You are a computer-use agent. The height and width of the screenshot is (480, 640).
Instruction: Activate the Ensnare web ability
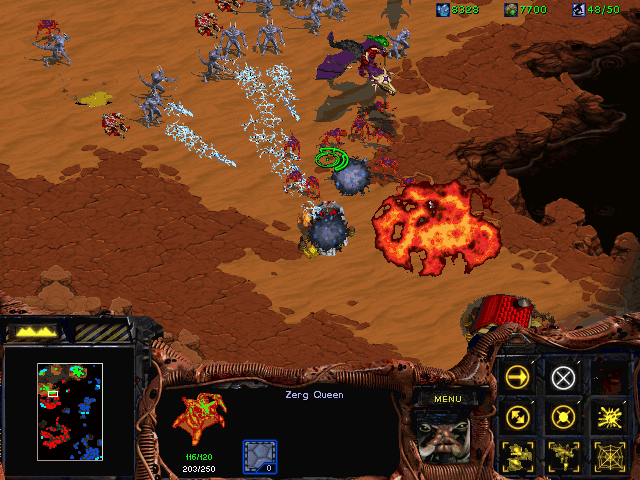tap(608, 456)
